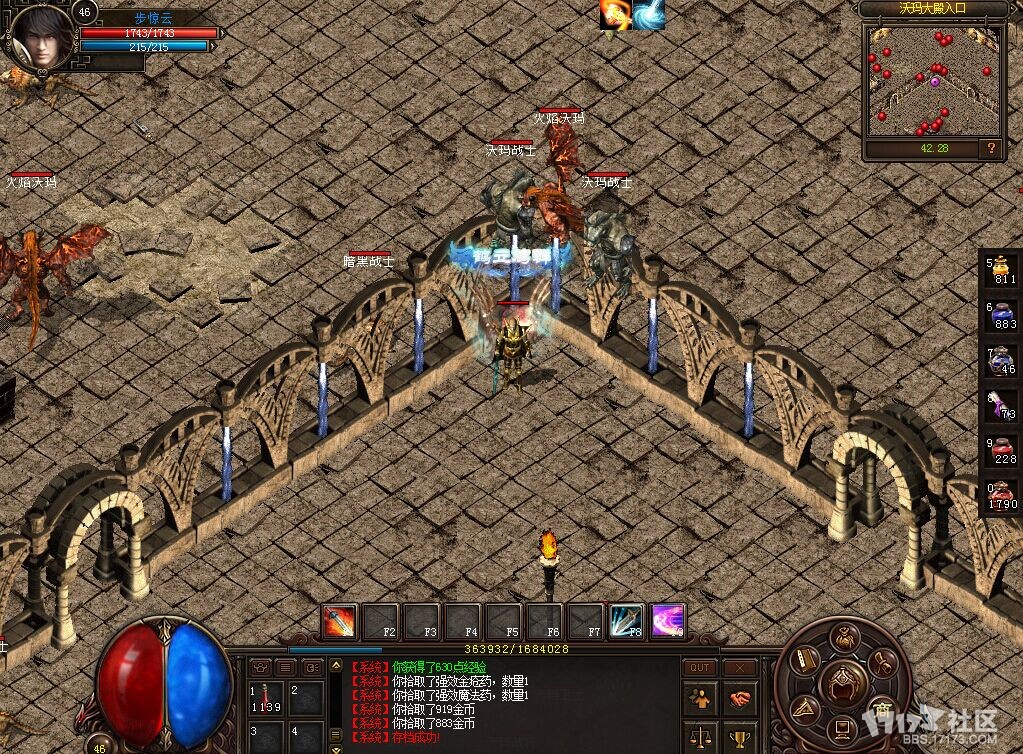Open the helmet icon in the round menu

point(844,681)
